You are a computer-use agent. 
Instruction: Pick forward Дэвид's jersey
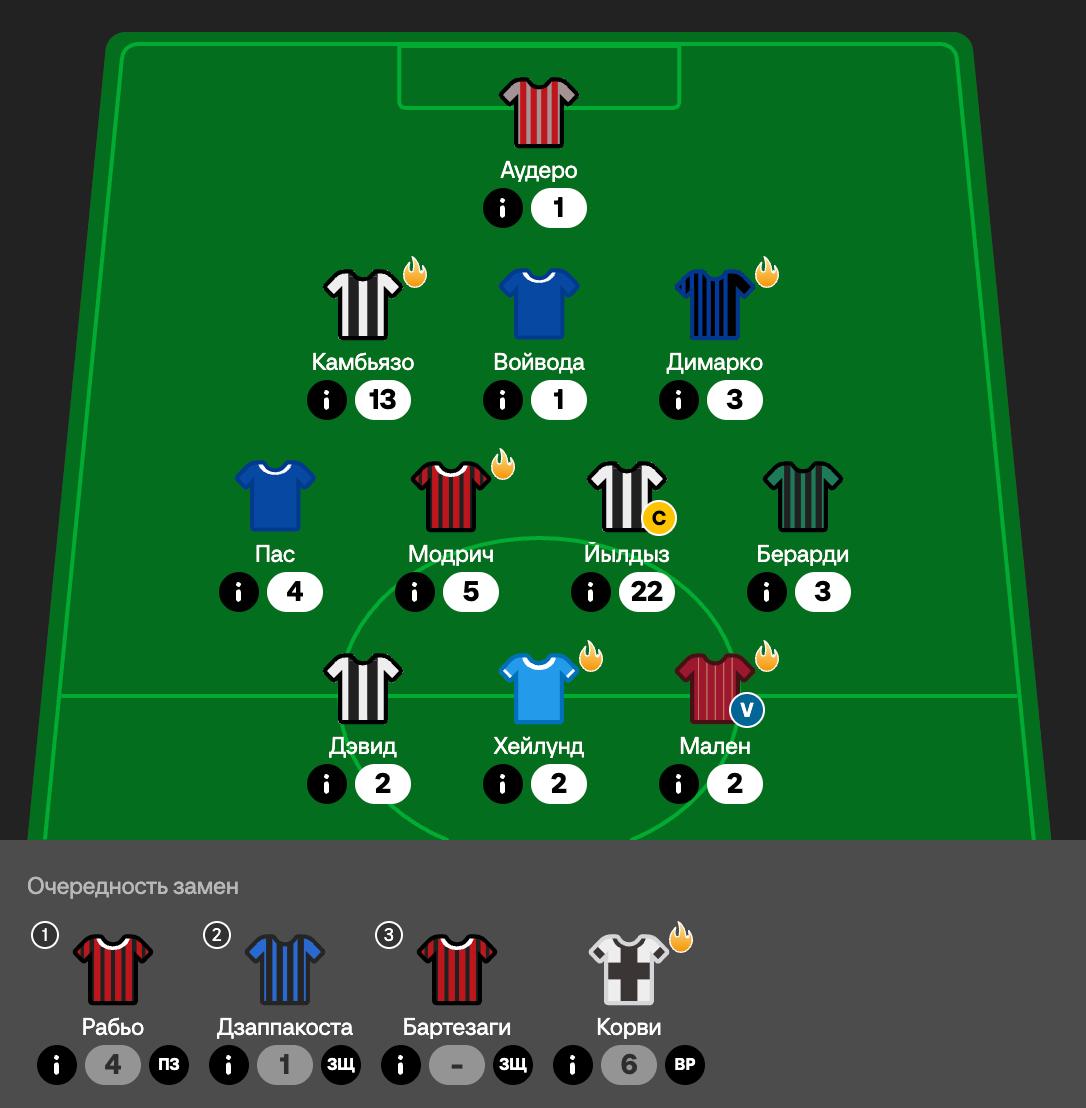(363, 688)
